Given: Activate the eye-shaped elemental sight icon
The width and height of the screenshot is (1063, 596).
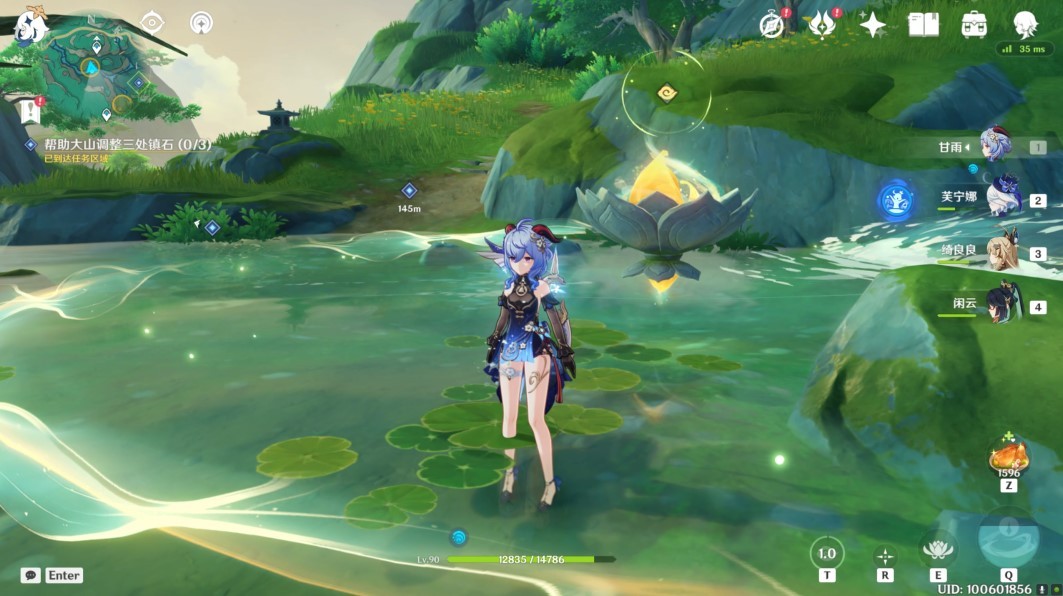Looking at the screenshot, I should 153,22.
